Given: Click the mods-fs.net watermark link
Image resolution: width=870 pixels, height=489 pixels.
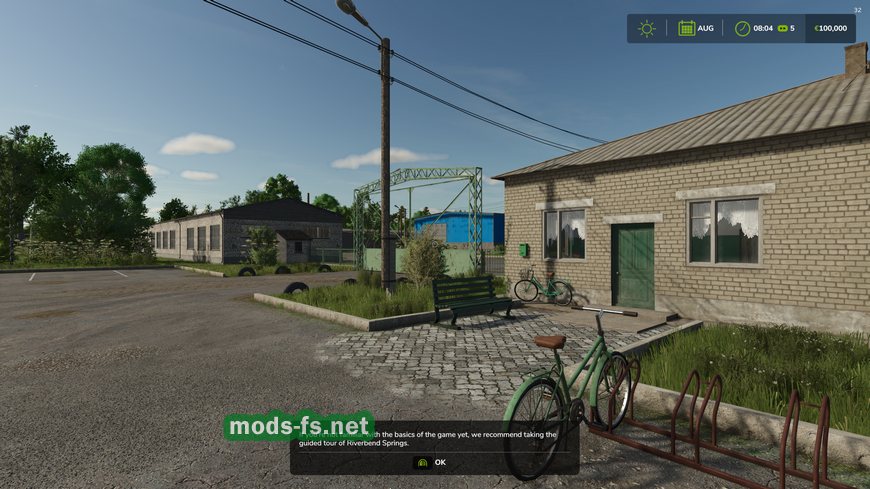Looking at the screenshot, I should 299,427.
